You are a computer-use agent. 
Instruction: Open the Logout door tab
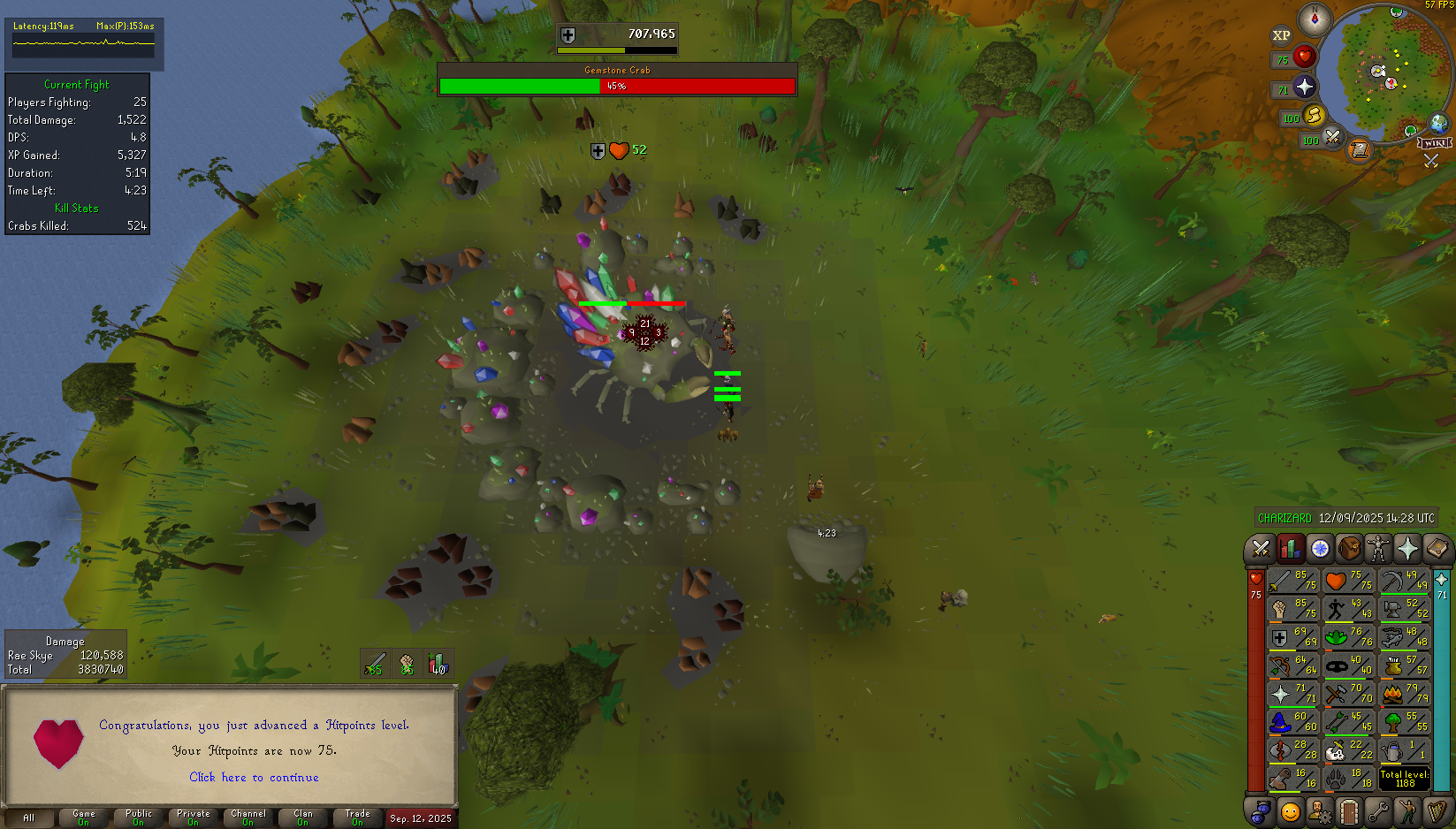pyautogui.click(x=1348, y=810)
